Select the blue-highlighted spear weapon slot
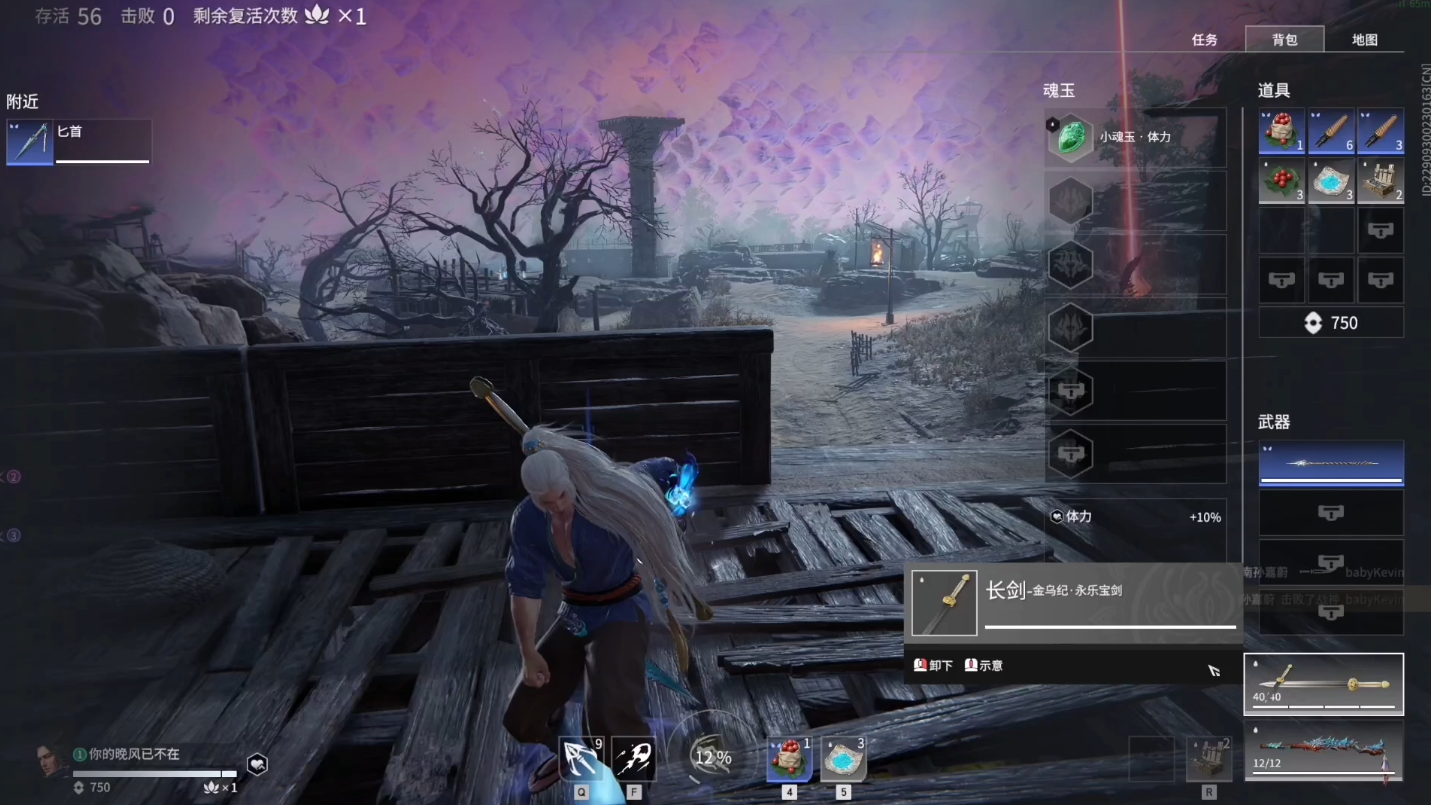This screenshot has width=1431, height=805. [x=1330, y=463]
